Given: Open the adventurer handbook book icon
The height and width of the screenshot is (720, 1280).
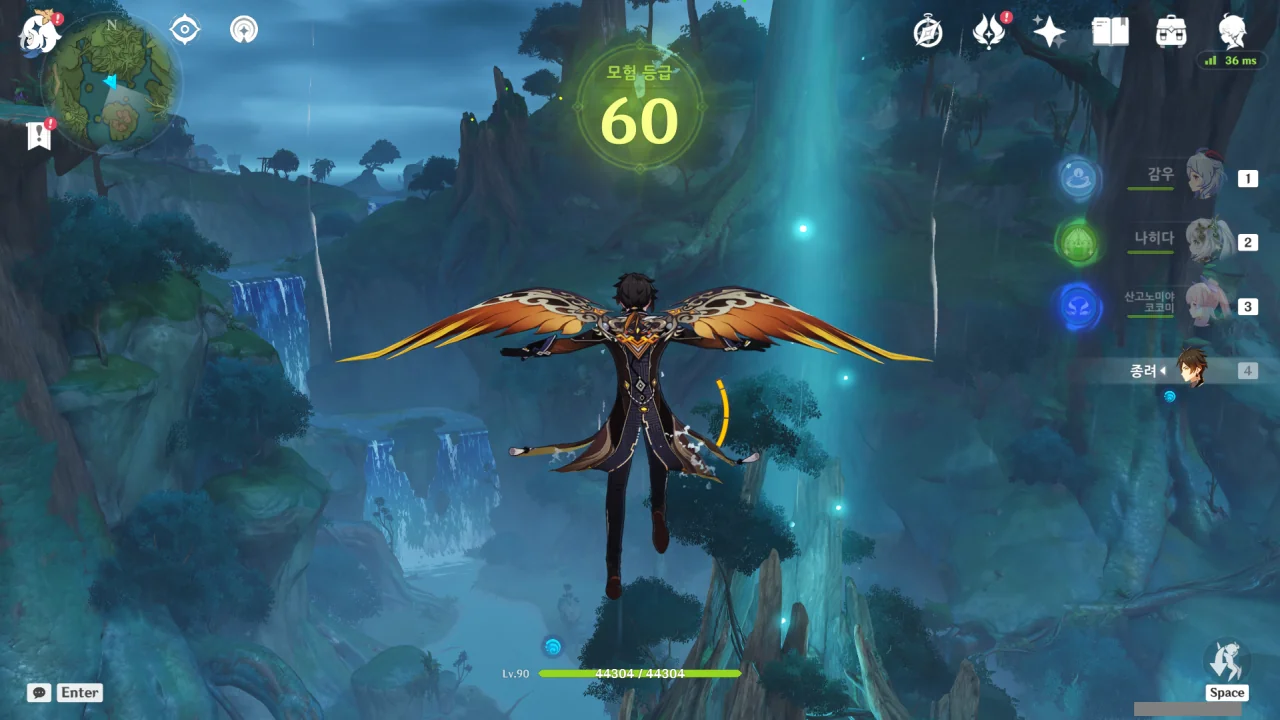Looking at the screenshot, I should (1110, 32).
